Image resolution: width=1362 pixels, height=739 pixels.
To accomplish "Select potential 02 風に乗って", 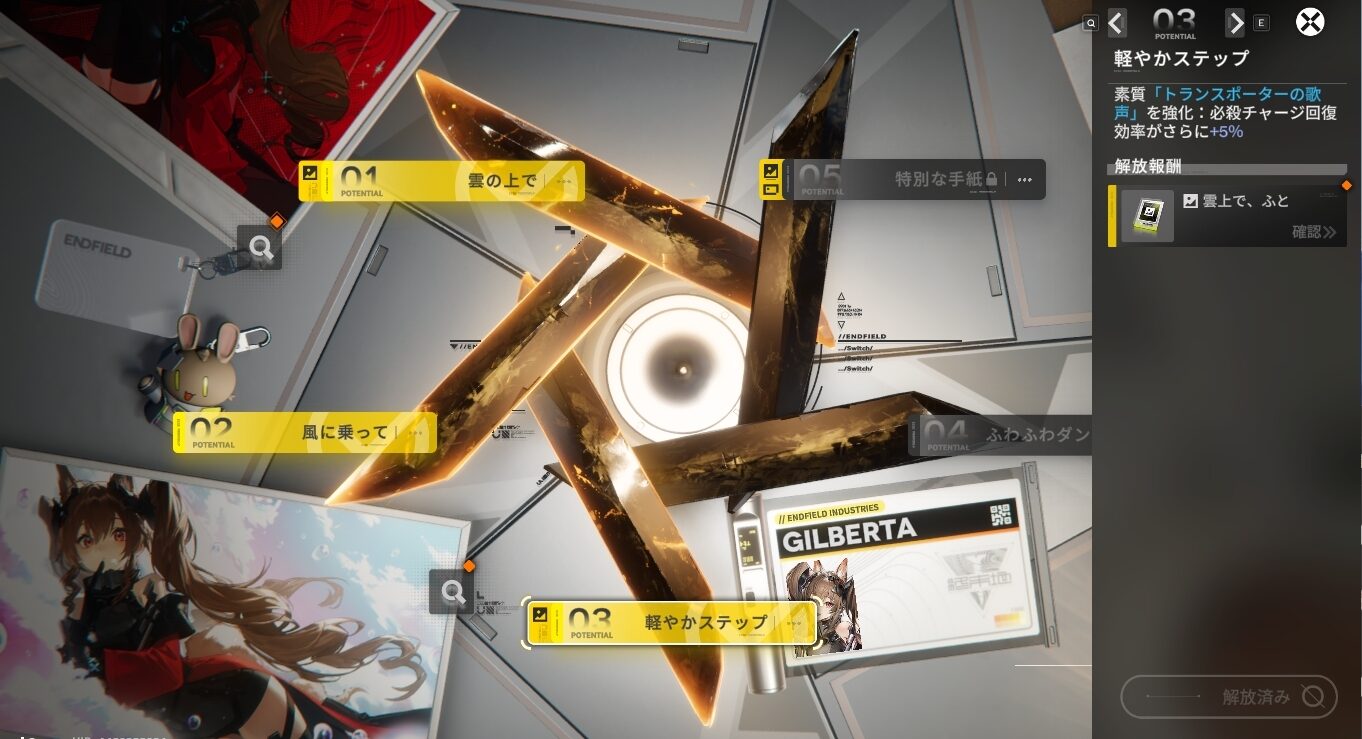I will coord(304,433).
